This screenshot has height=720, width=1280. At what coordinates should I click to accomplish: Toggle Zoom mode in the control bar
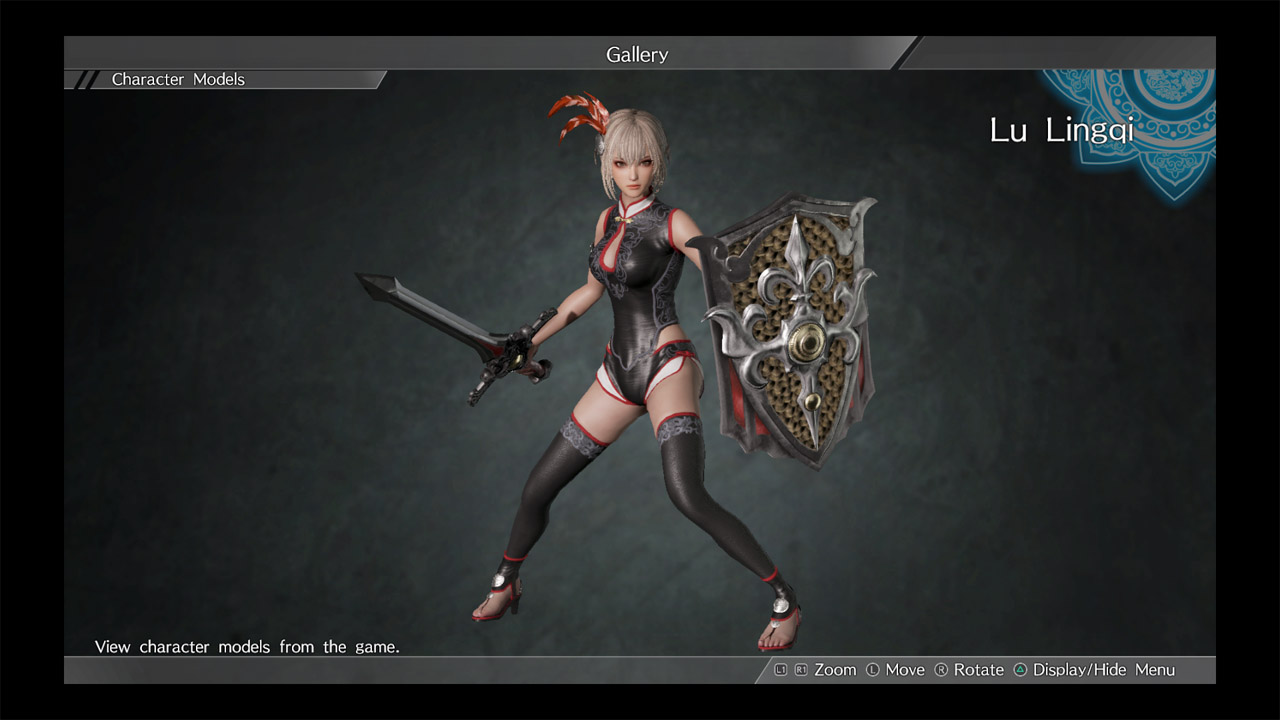click(834, 669)
